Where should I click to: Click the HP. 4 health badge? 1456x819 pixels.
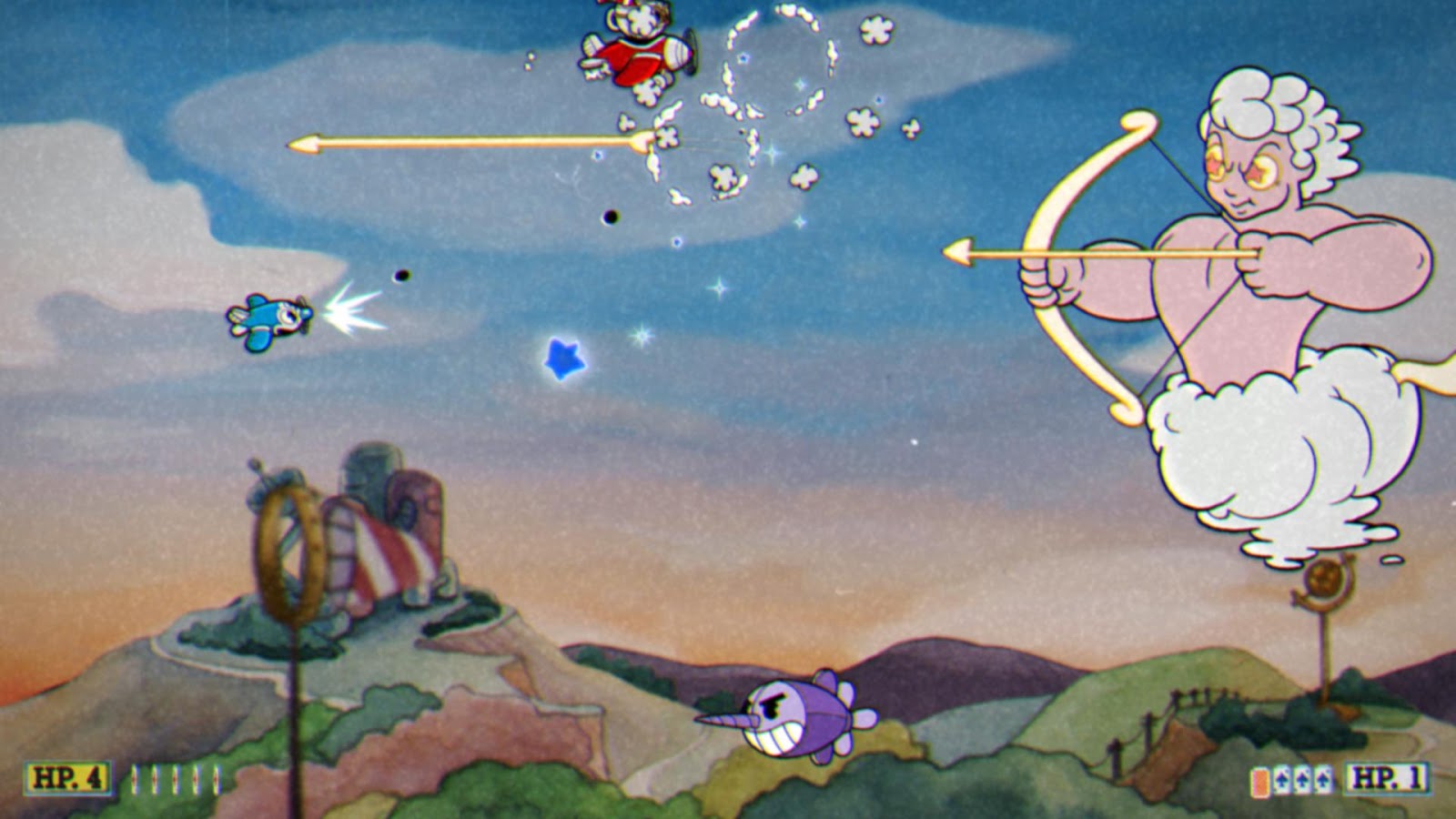click(x=68, y=779)
